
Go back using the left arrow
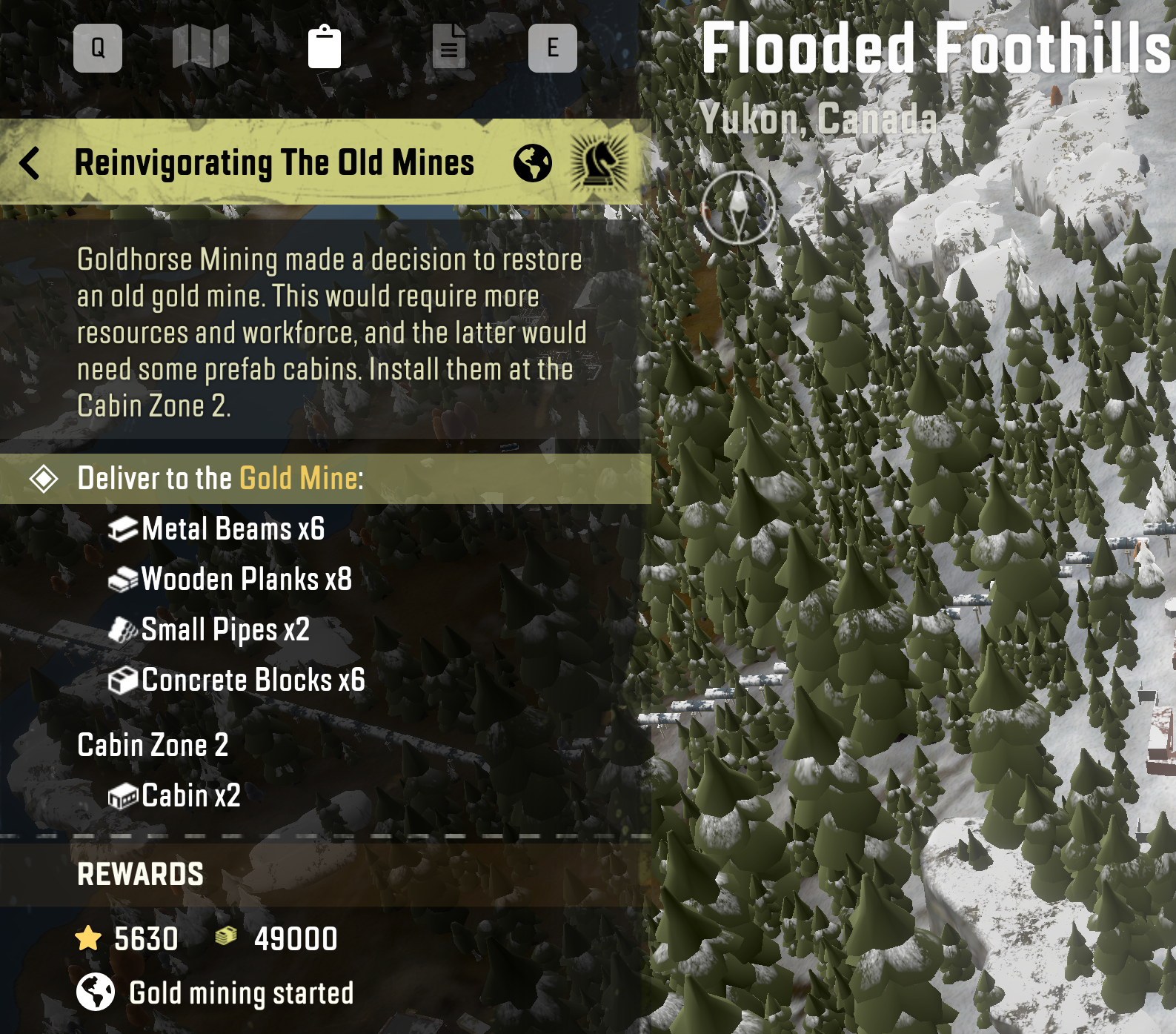30,163
